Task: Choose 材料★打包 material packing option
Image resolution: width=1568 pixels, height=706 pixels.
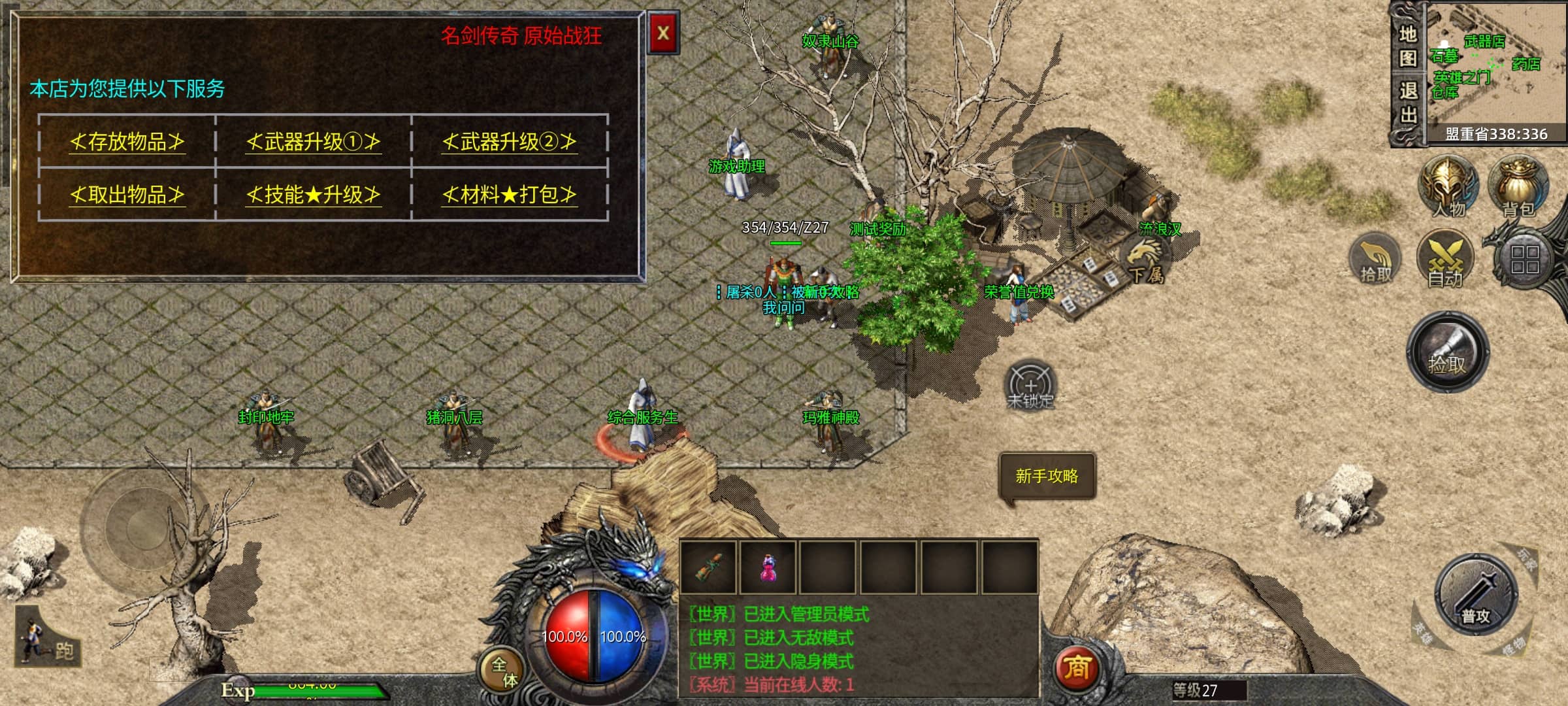Action: point(509,194)
